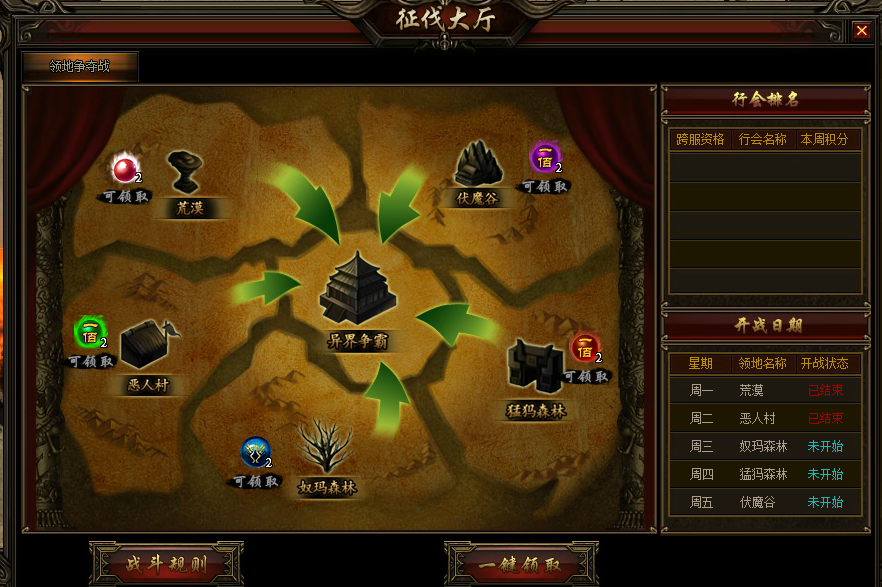Close the 征伐大厅 window

pos(861,31)
